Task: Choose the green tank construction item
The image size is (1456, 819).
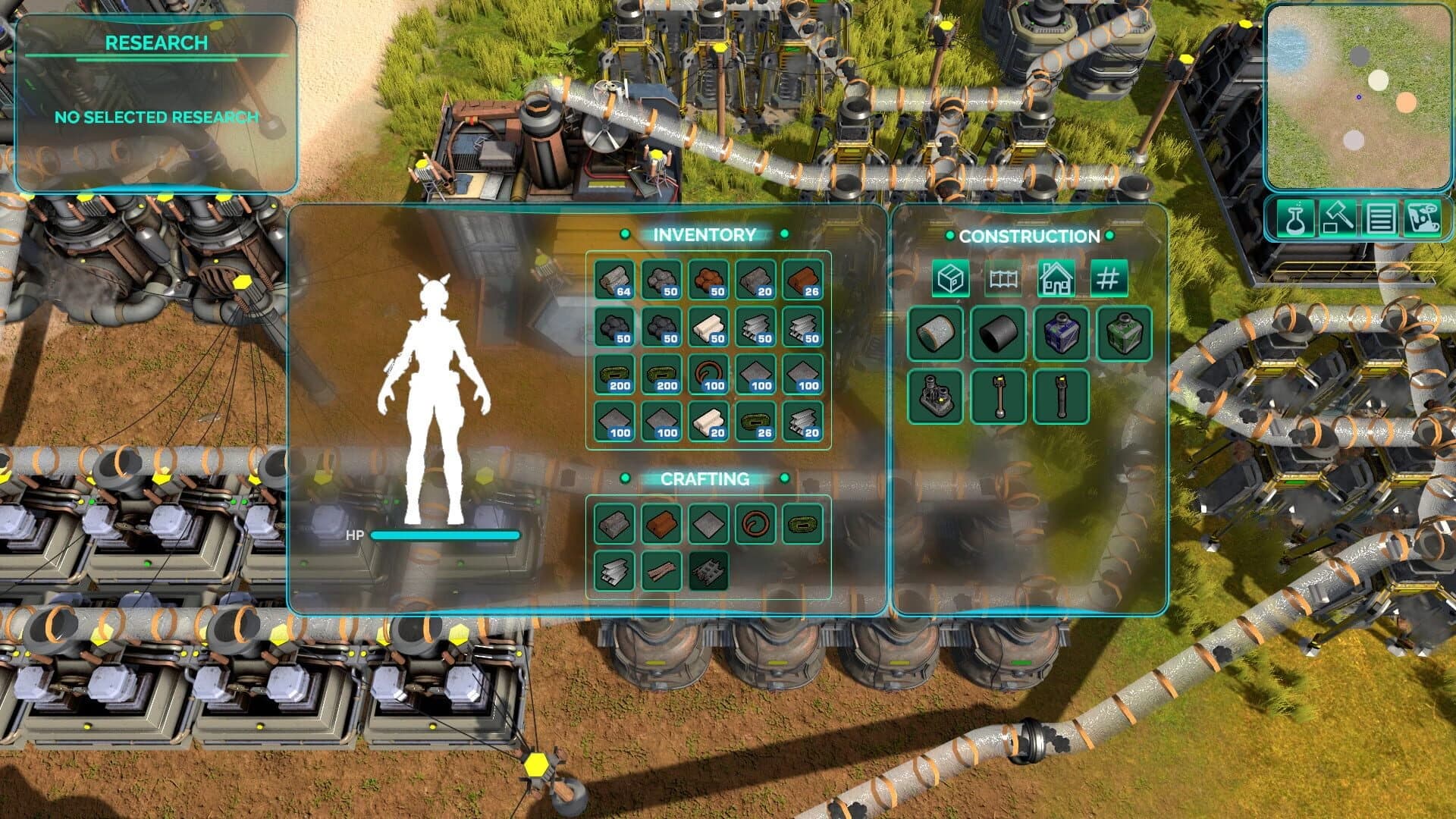Action: (1124, 334)
